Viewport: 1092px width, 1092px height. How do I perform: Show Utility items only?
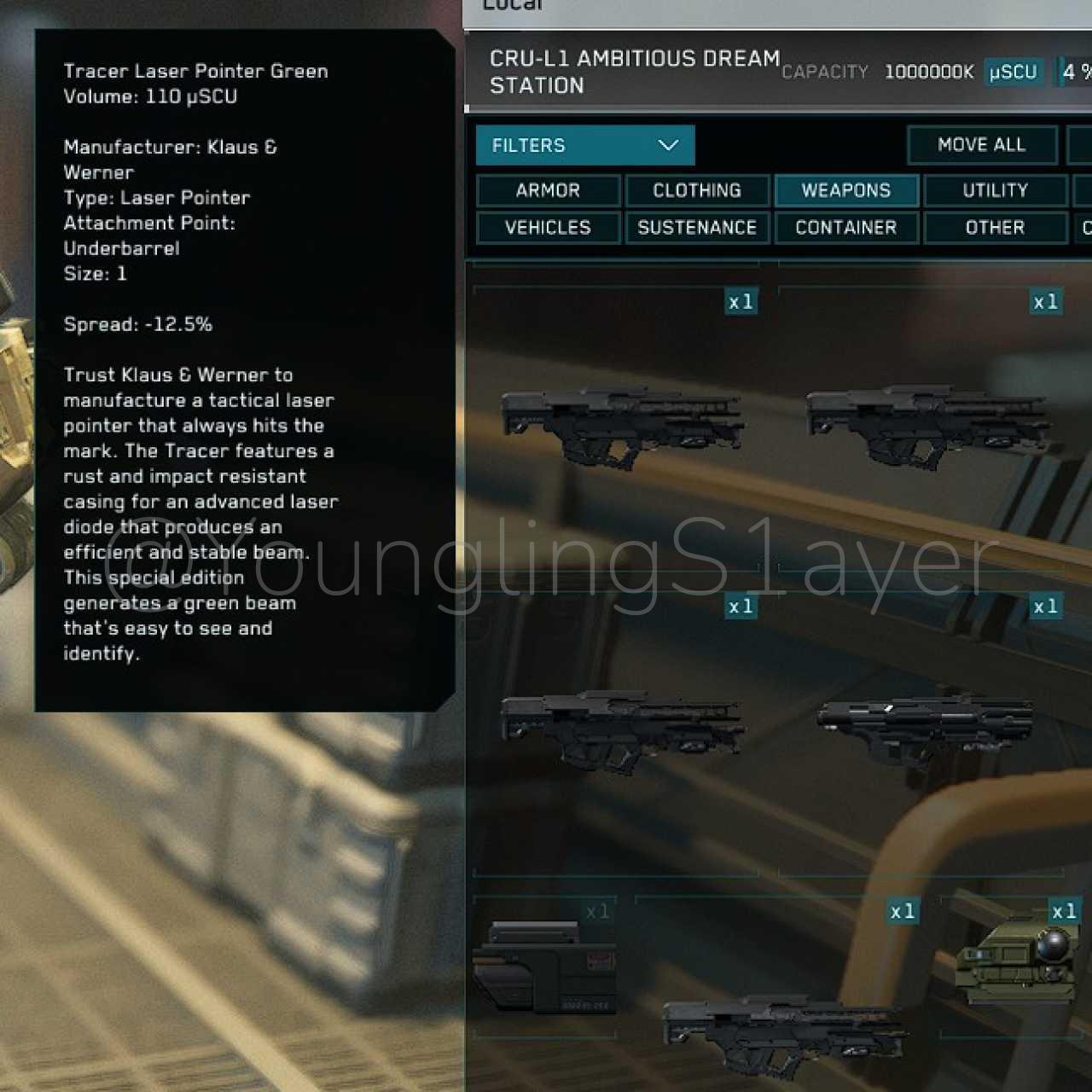995,190
